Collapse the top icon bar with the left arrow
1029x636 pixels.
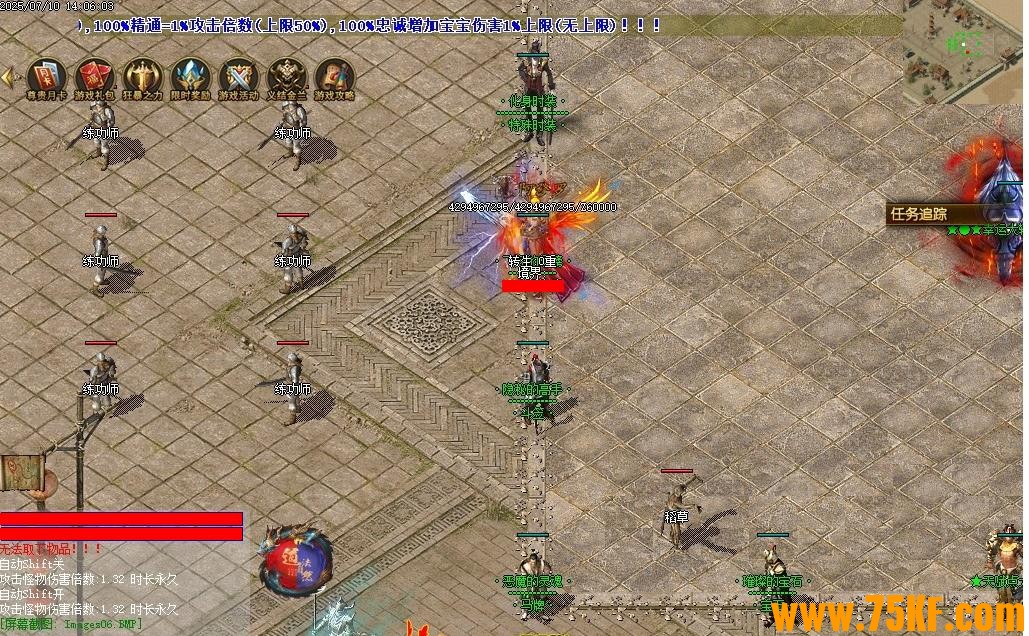(x=8, y=77)
